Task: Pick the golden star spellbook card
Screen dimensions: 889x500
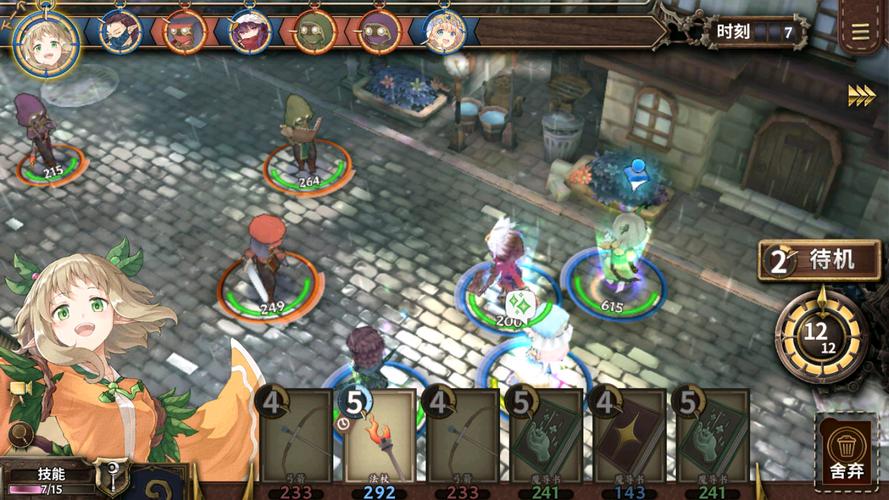Action: [x=629, y=435]
